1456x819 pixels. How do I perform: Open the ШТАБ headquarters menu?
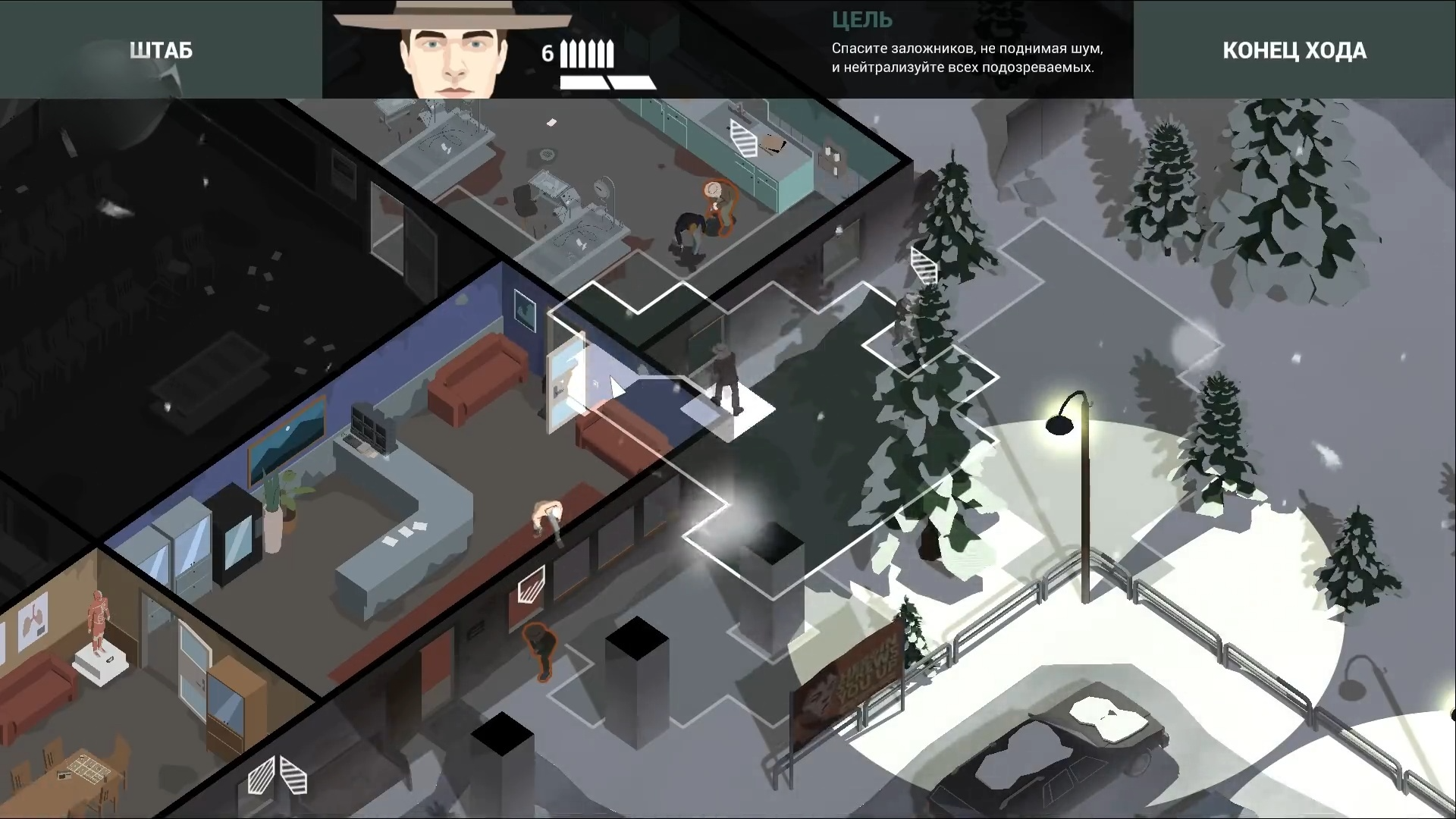click(161, 50)
